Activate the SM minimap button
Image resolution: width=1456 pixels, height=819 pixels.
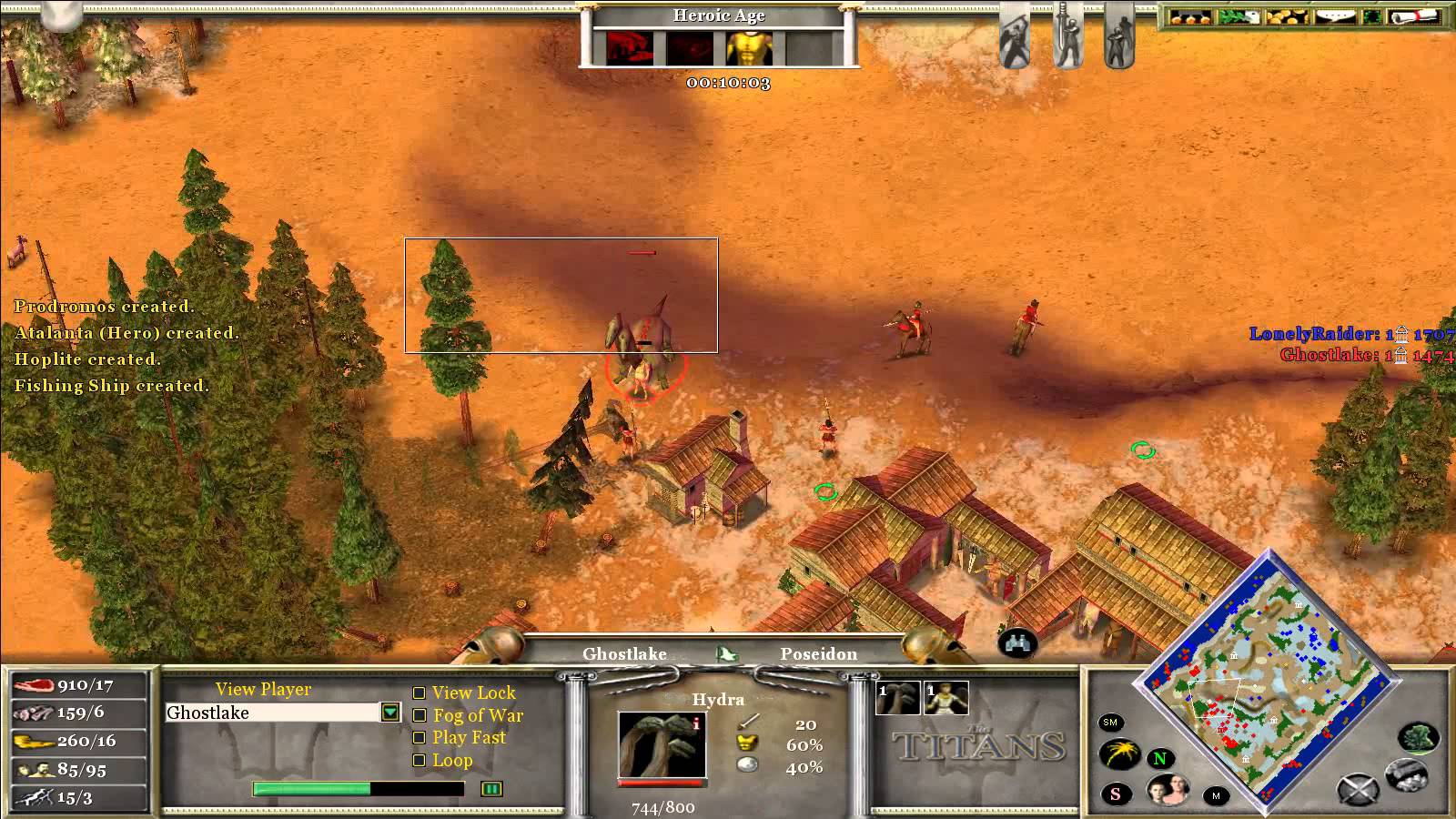tap(1110, 723)
